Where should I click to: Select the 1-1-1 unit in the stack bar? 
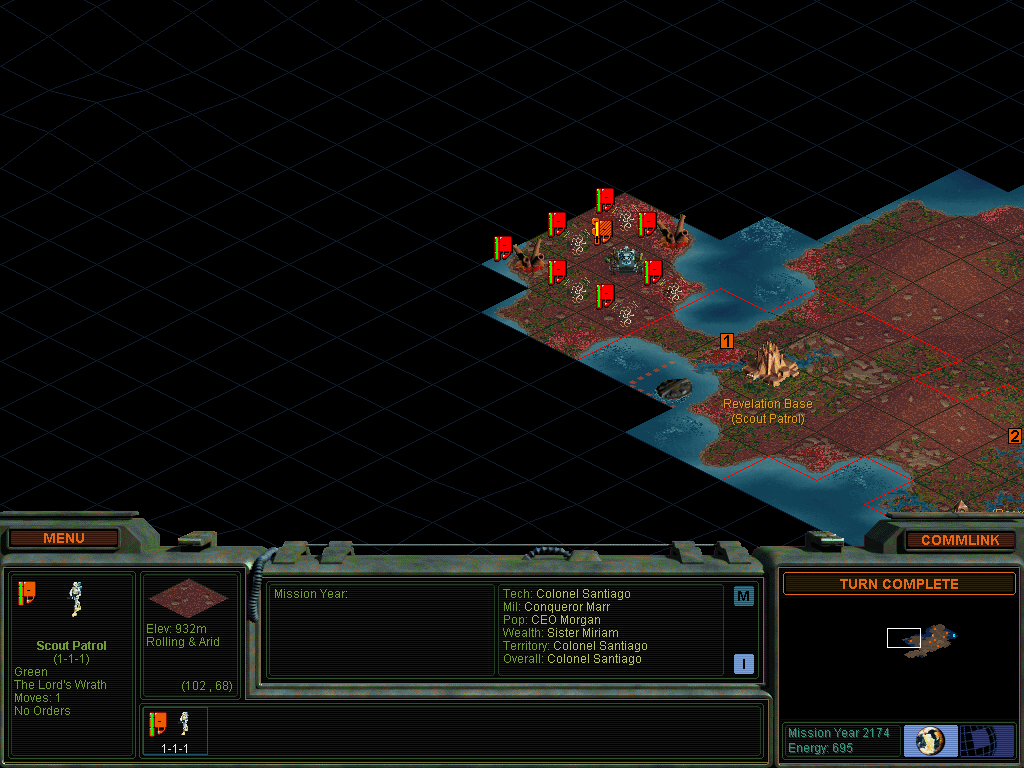(175, 730)
